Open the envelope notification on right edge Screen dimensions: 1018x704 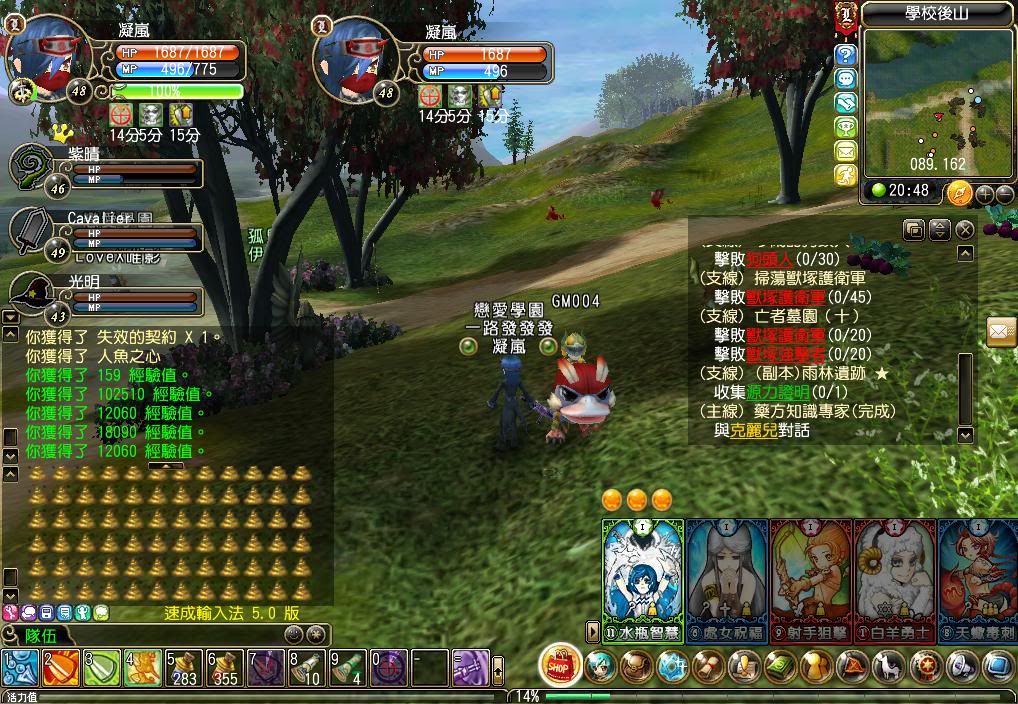pyautogui.click(x=1002, y=331)
